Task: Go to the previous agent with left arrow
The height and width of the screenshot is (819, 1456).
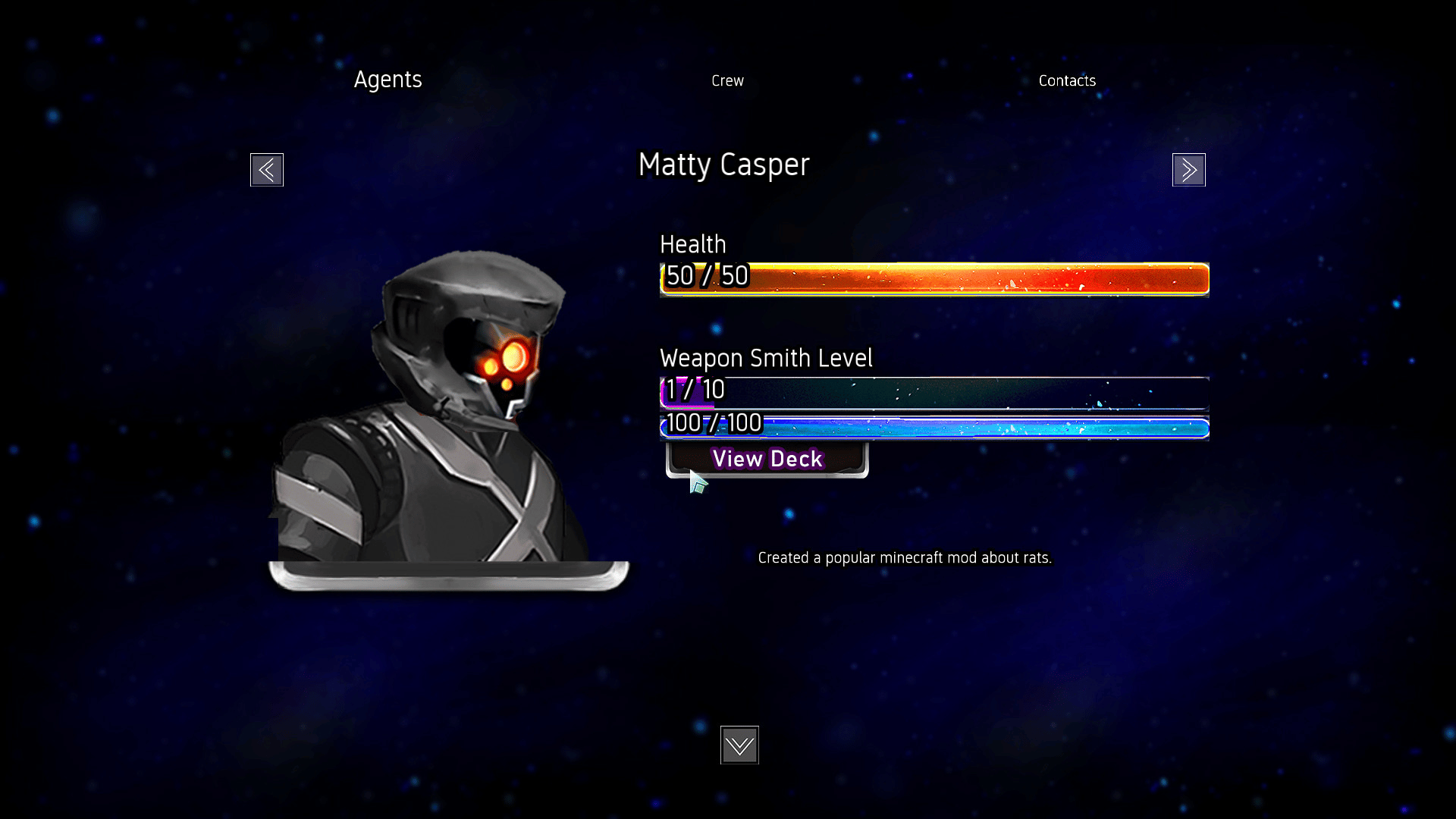Action: [x=267, y=170]
